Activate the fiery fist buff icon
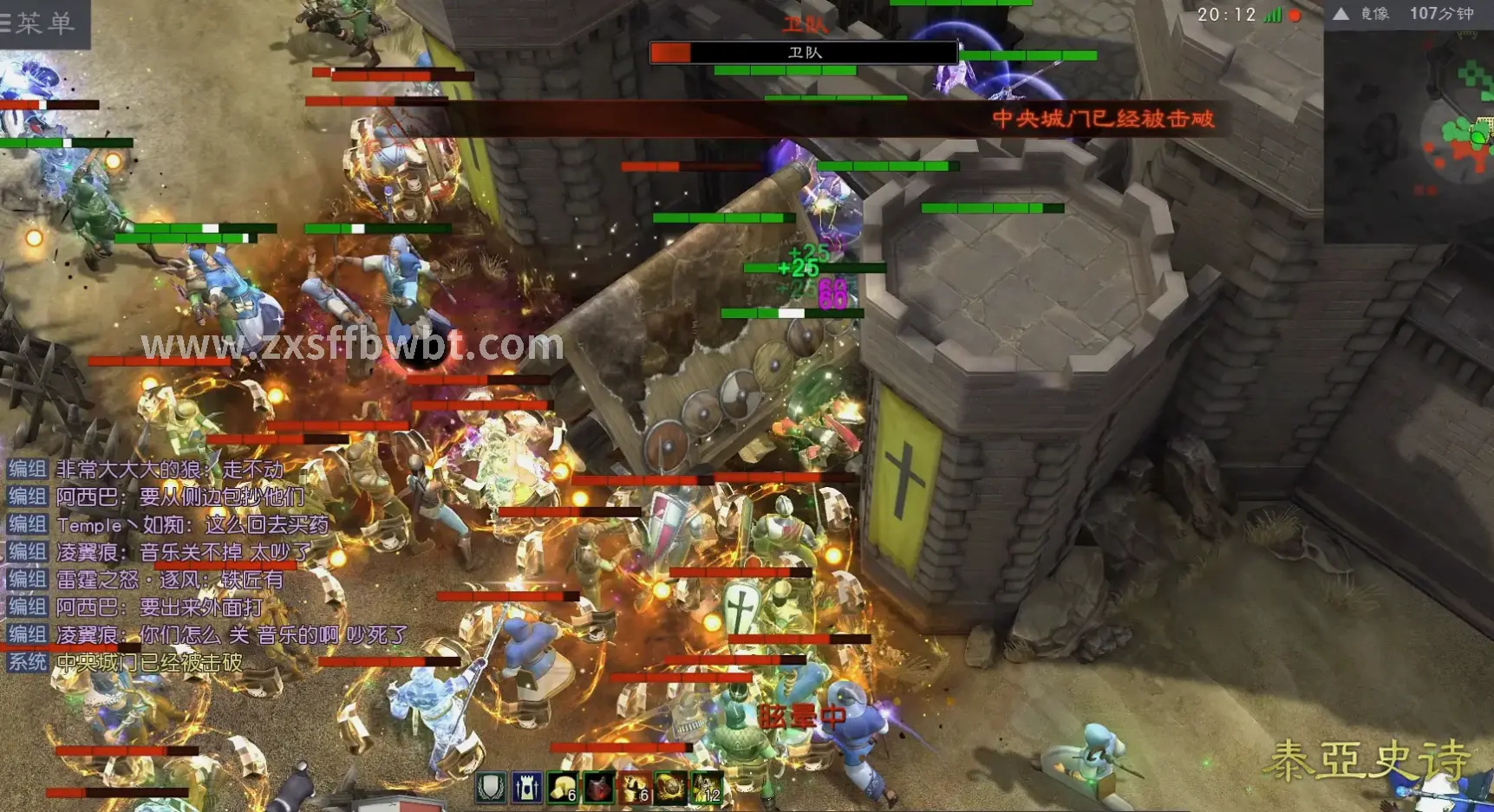Screen dimensions: 1494x812 click(x=634, y=788)
